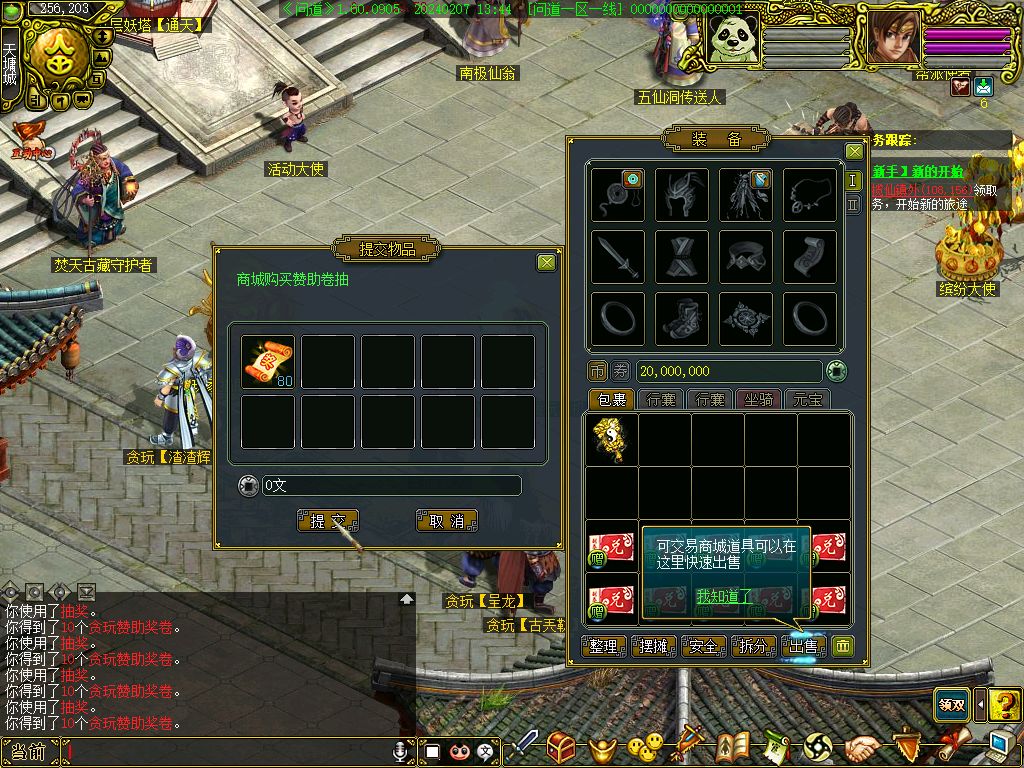Screen dimensions: 1024x768
Task: Close the 提交物品 window
Action: click(x=546, y=262)
